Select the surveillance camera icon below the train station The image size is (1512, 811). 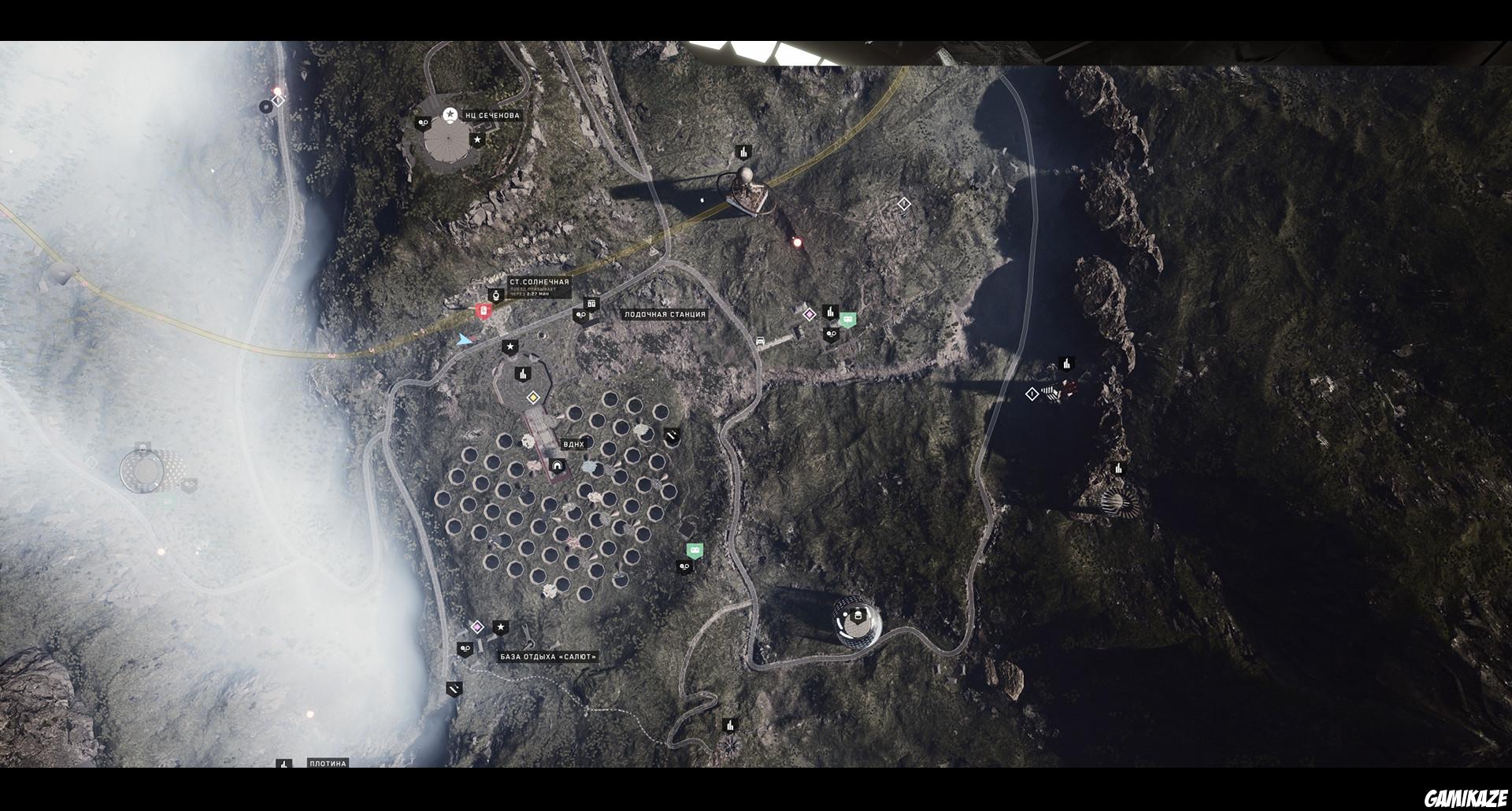click(x=580, y=315)
